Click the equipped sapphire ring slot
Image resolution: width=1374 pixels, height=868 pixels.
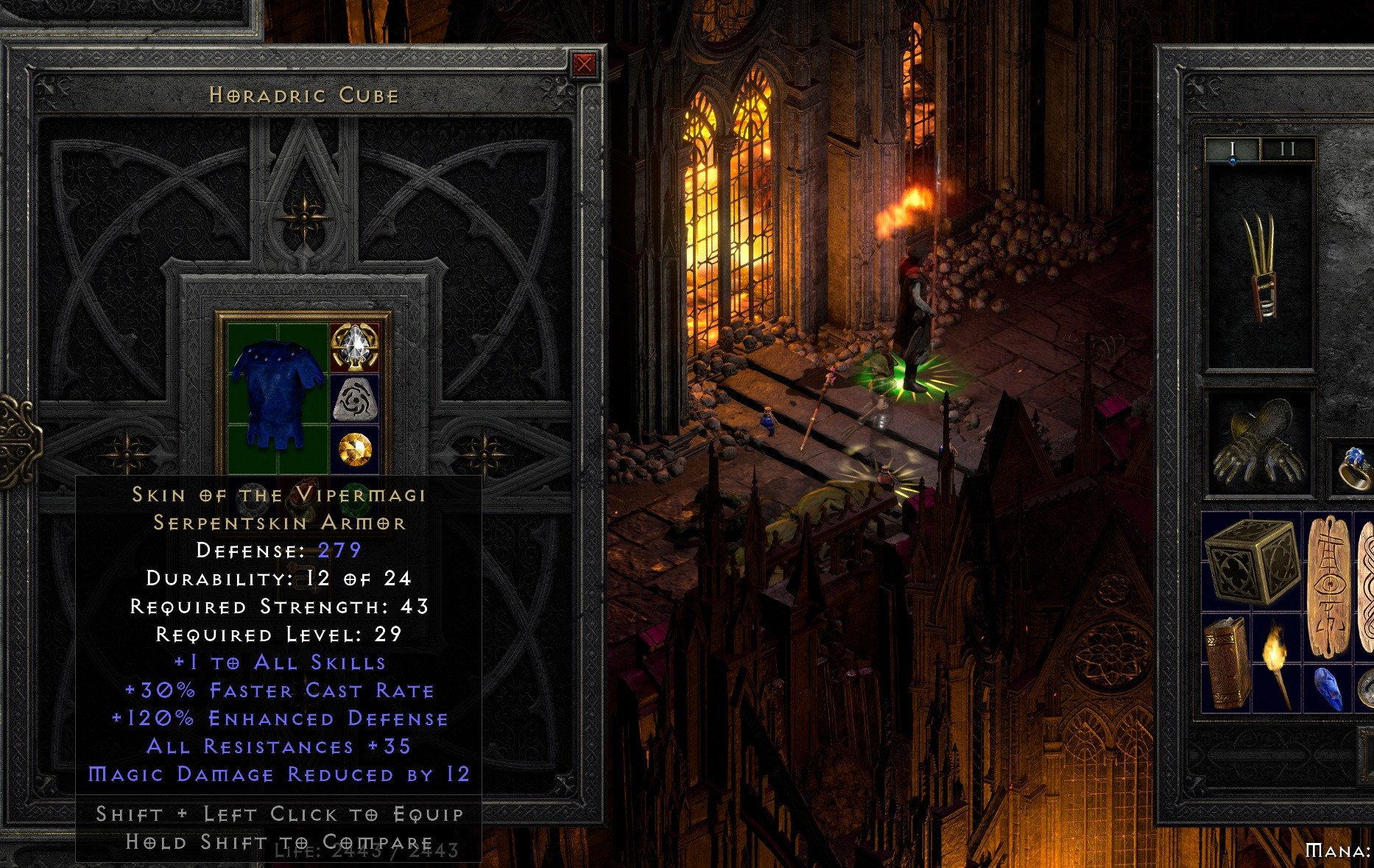click(1353, 468)
